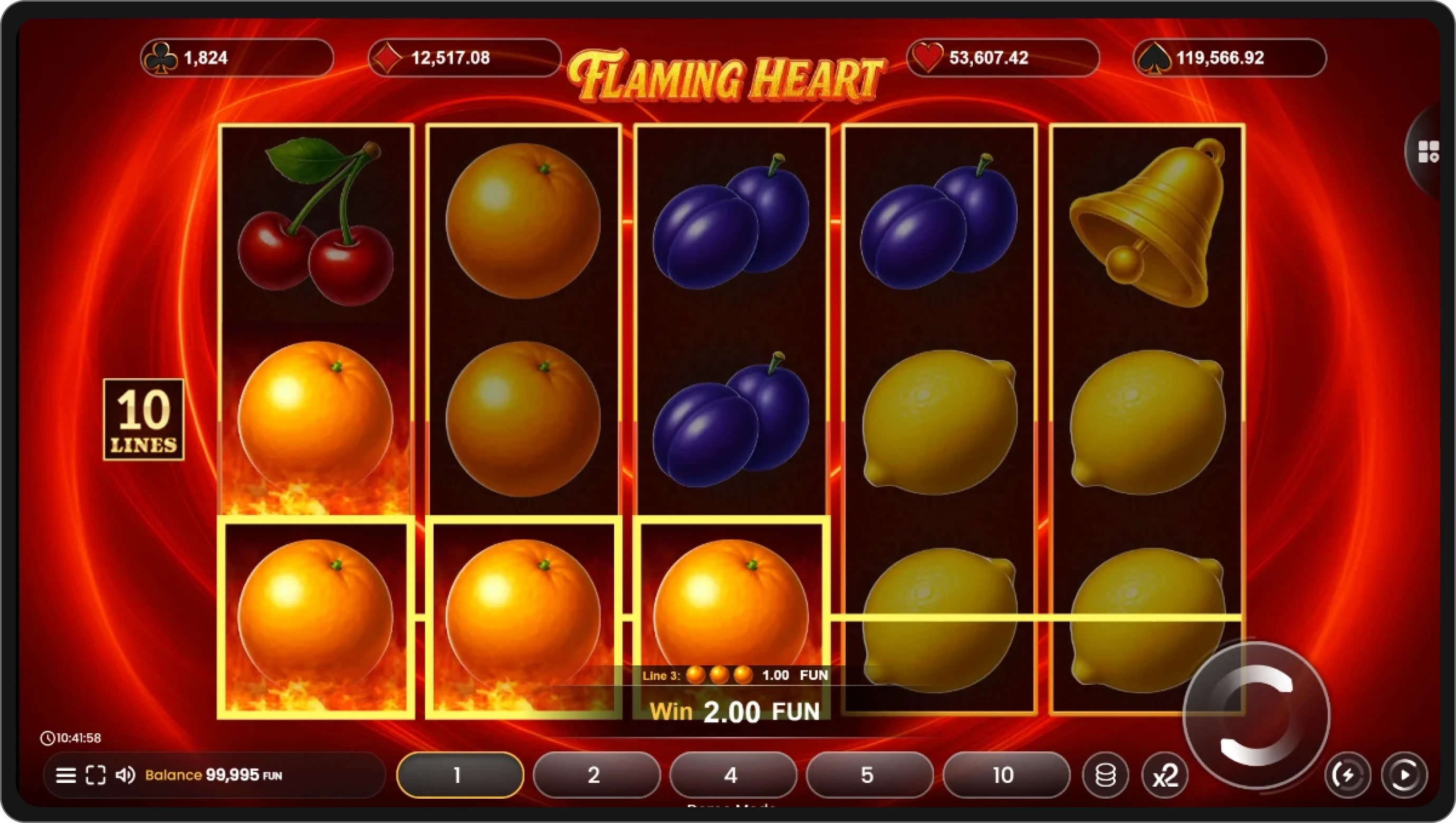Click the clock time display
Viewport: 1456px width, 823px height.
[x=71, y=738]
